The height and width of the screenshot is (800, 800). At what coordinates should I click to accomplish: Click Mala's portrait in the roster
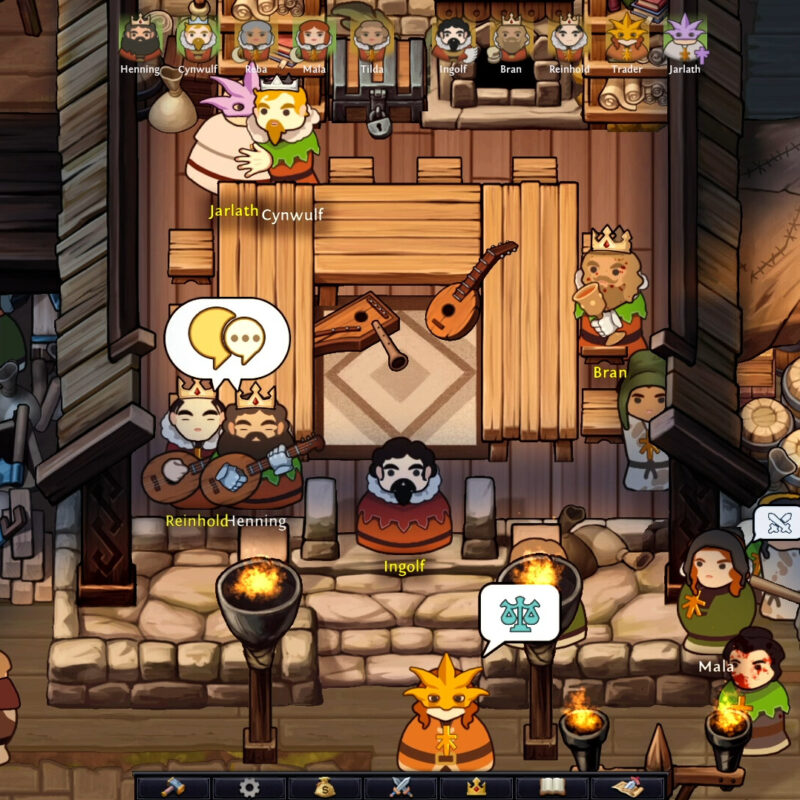pos(313,40)
